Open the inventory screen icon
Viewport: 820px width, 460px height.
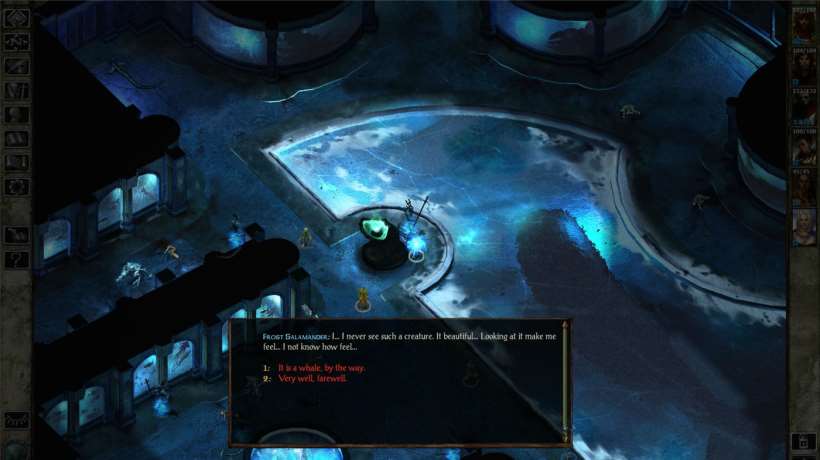(x=16, y=90)
